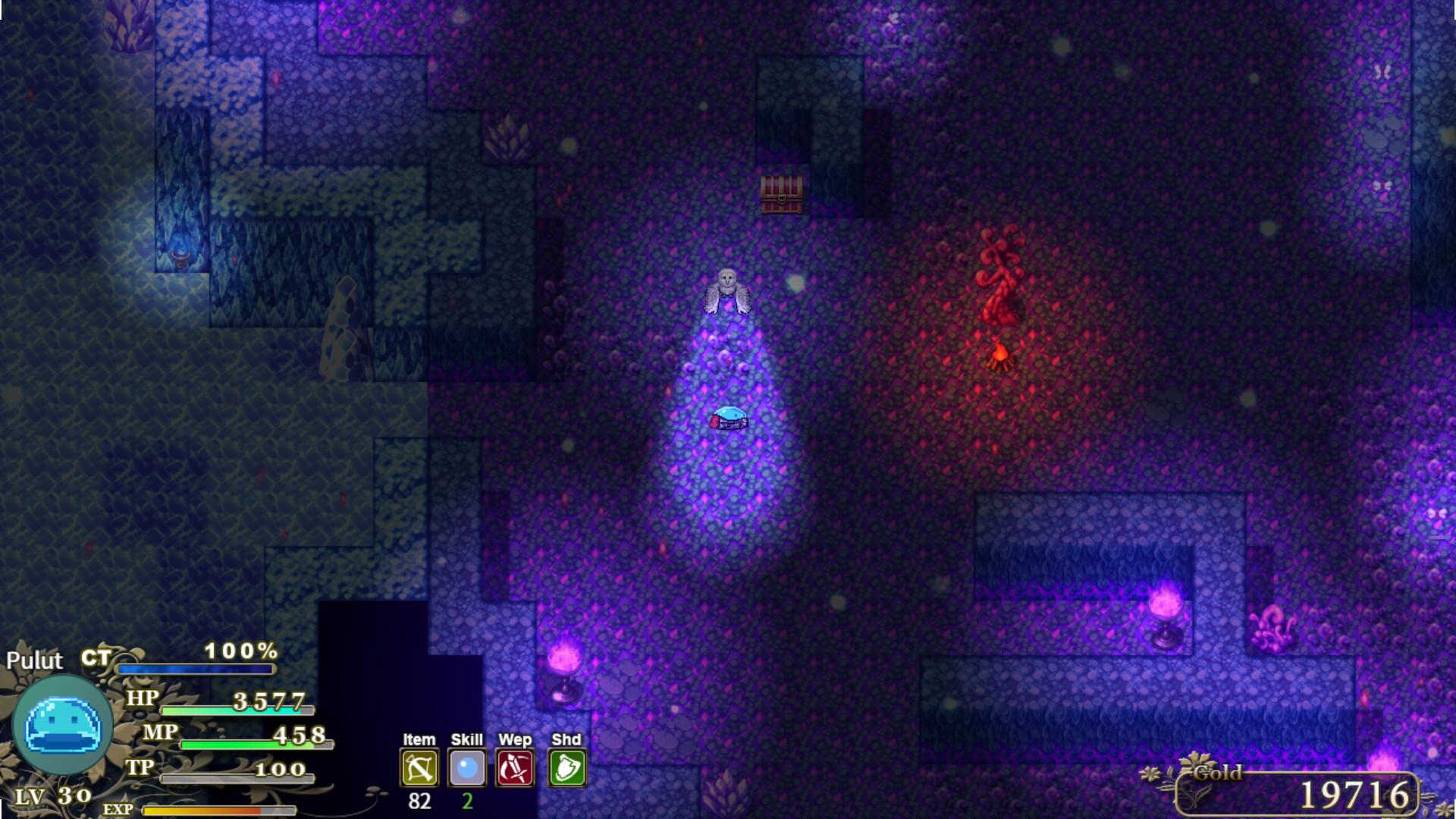Select the Item hotbar slot with the bow icon
Image resolution: width=1456 pixels, height=819 pixels.
[418, 767]
